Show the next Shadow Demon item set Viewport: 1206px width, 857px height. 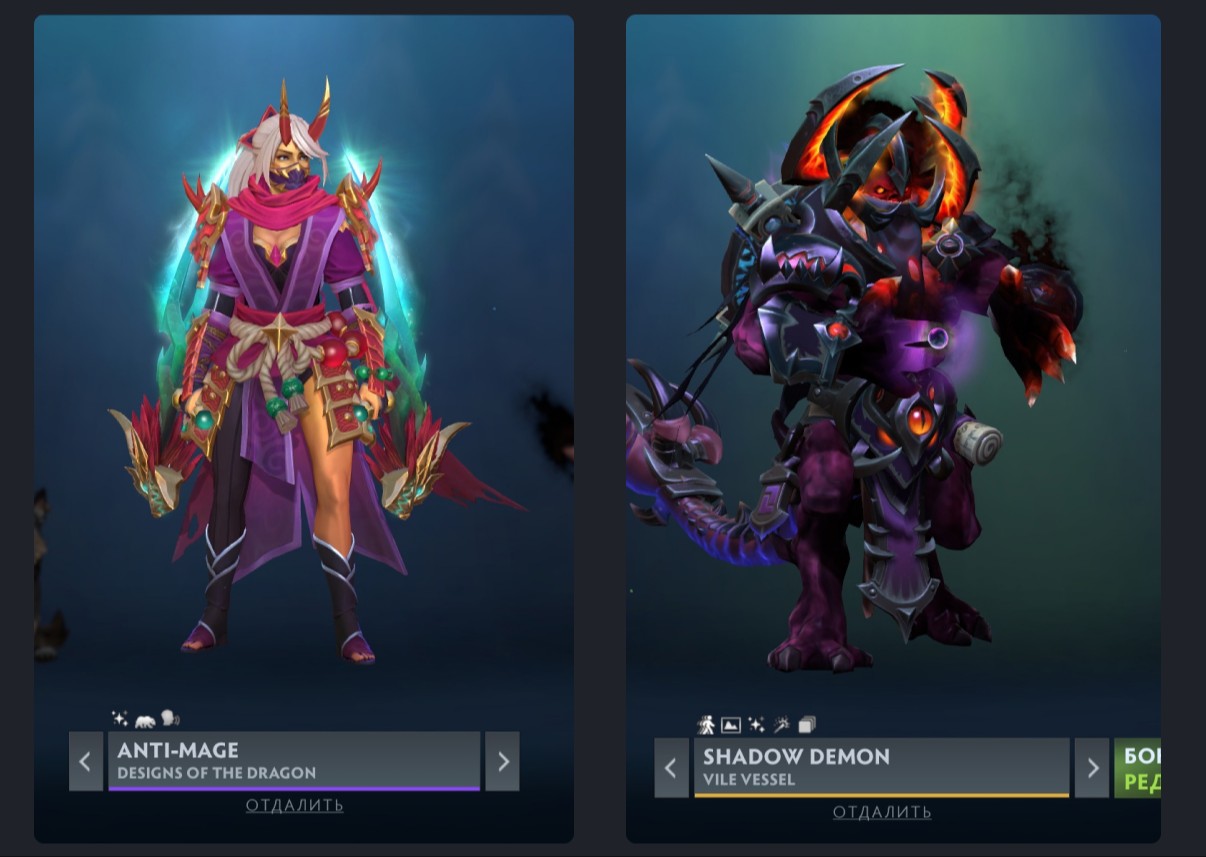click(x=1091, y=768)
